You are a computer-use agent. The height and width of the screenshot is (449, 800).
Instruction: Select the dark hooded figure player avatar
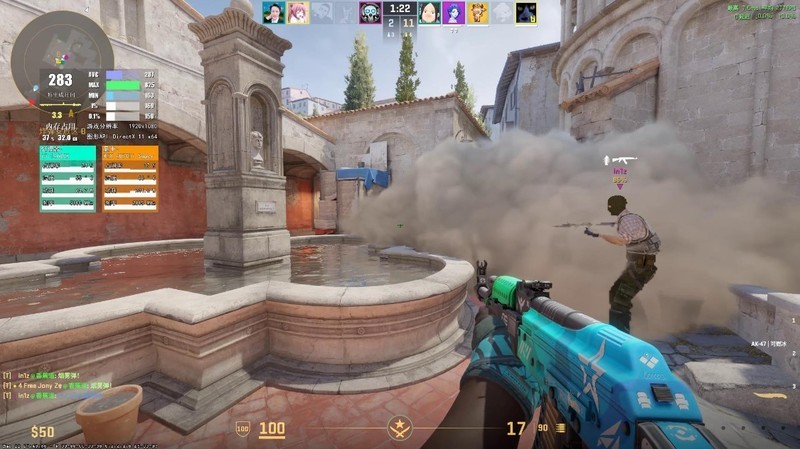[526, 13]
